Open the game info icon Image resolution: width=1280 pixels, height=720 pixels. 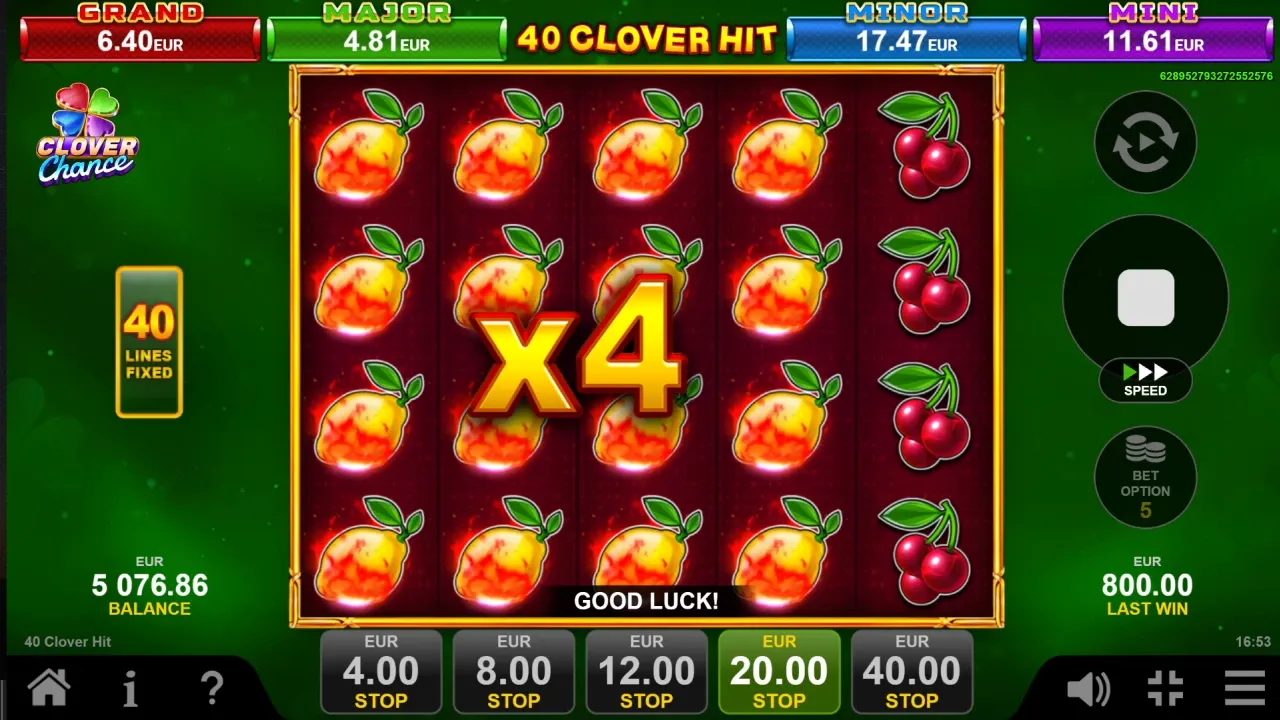pyautogui.click(x=129, y=688)
